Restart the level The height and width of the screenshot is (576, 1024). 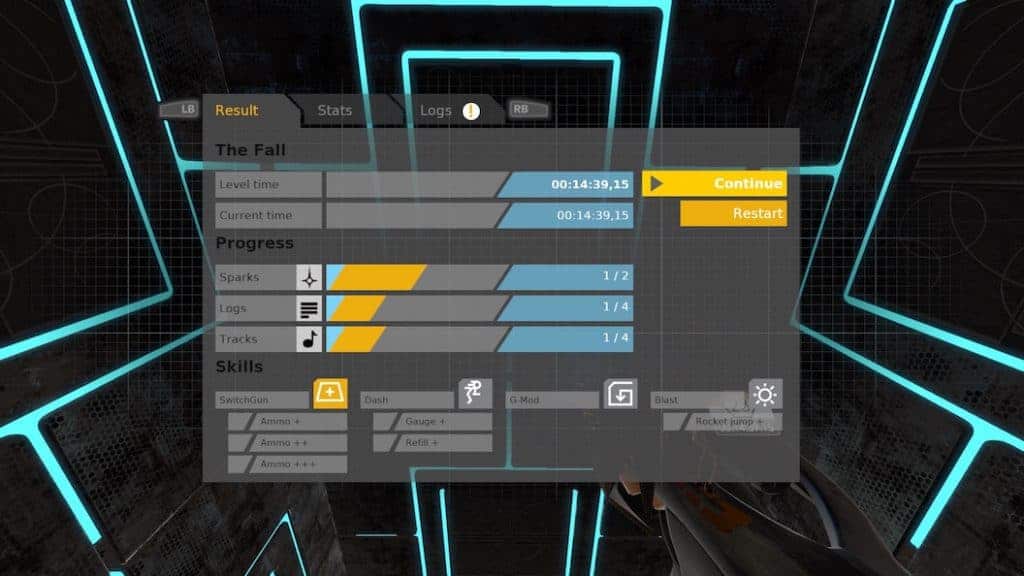[x=733, y=214]
